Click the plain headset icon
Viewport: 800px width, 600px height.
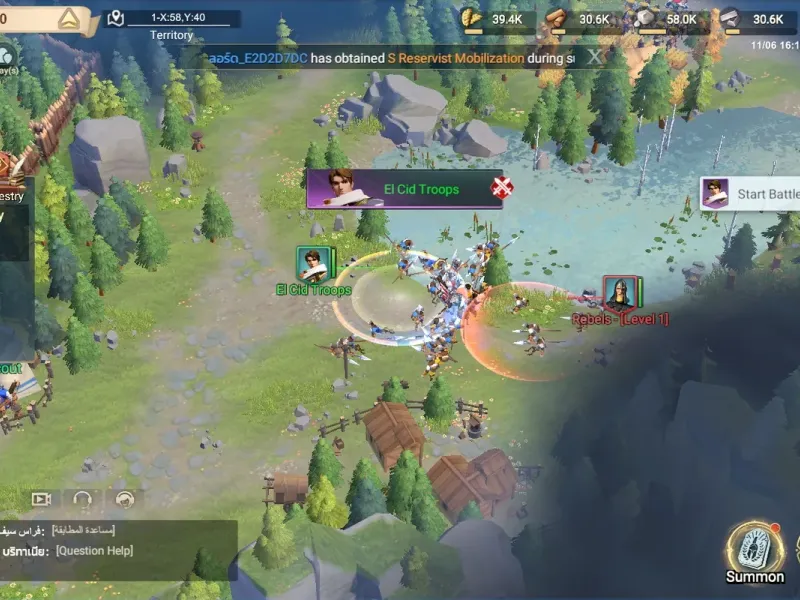point(83,498)
